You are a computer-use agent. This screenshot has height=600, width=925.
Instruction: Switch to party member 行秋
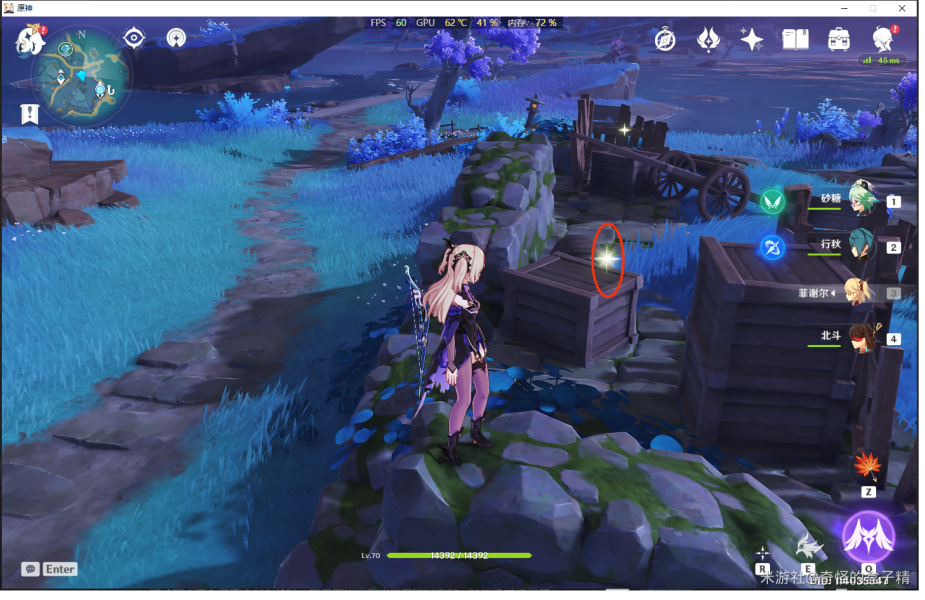860,246
